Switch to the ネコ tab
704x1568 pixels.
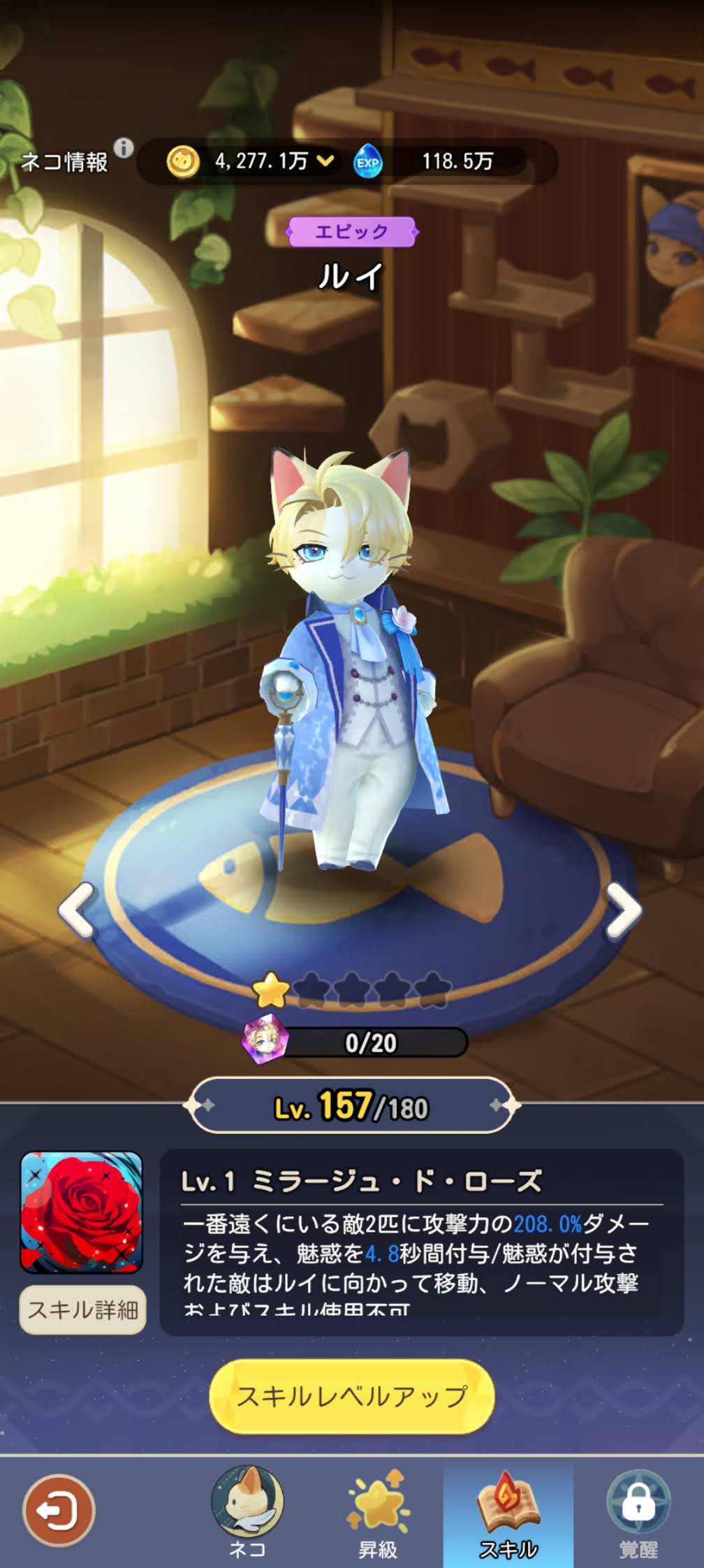[247, 1511]
